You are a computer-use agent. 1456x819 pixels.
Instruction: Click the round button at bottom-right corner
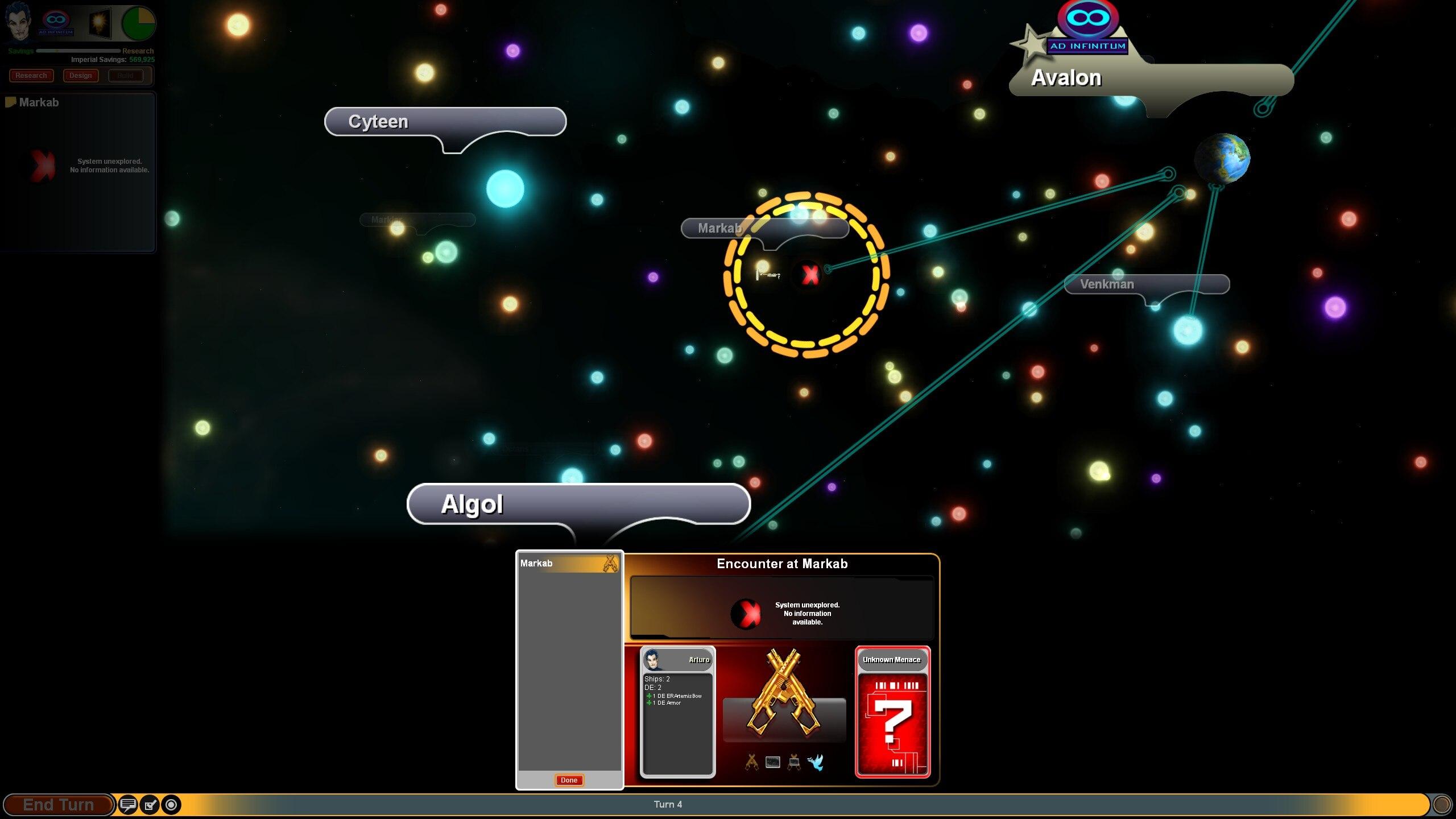1441,804
